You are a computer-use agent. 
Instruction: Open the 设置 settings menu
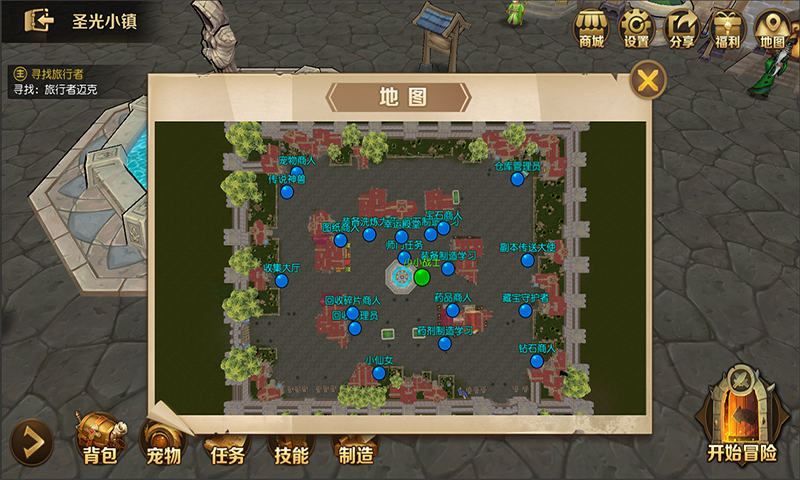[636, 28]
